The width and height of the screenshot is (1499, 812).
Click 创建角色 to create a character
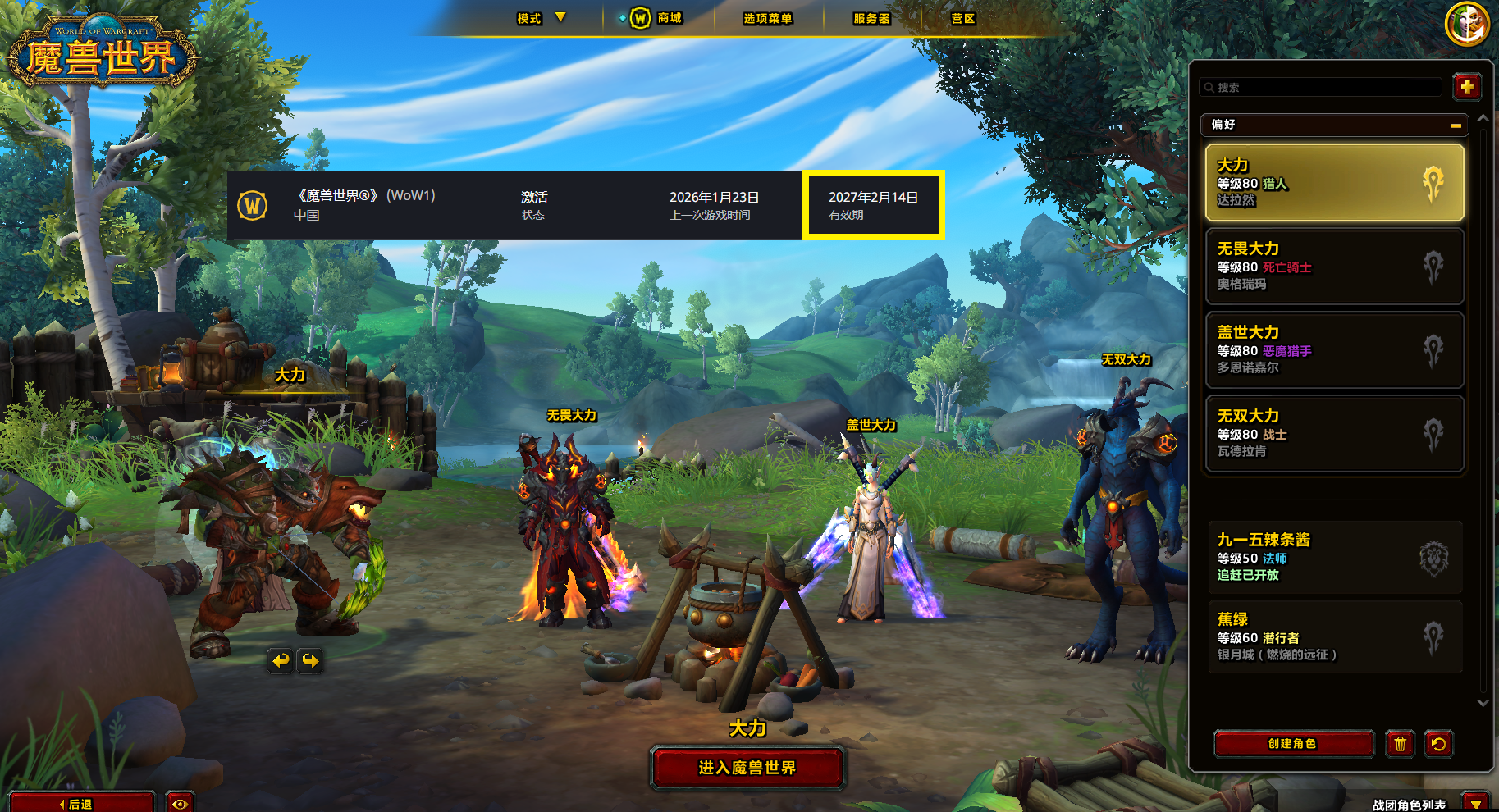coord(1293,743)
